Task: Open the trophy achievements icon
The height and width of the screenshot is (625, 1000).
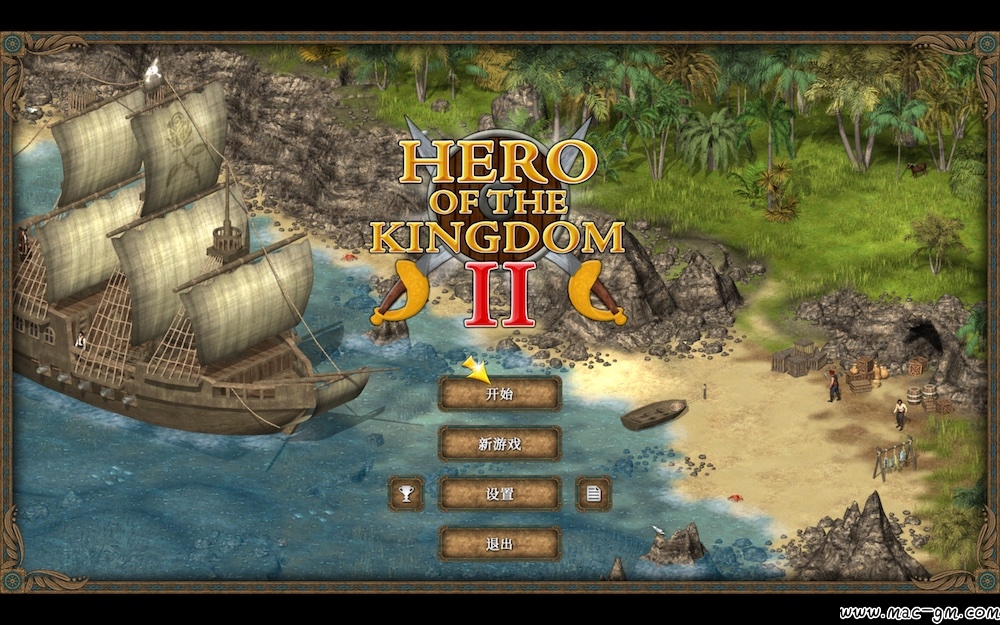Action: [406, 493]
